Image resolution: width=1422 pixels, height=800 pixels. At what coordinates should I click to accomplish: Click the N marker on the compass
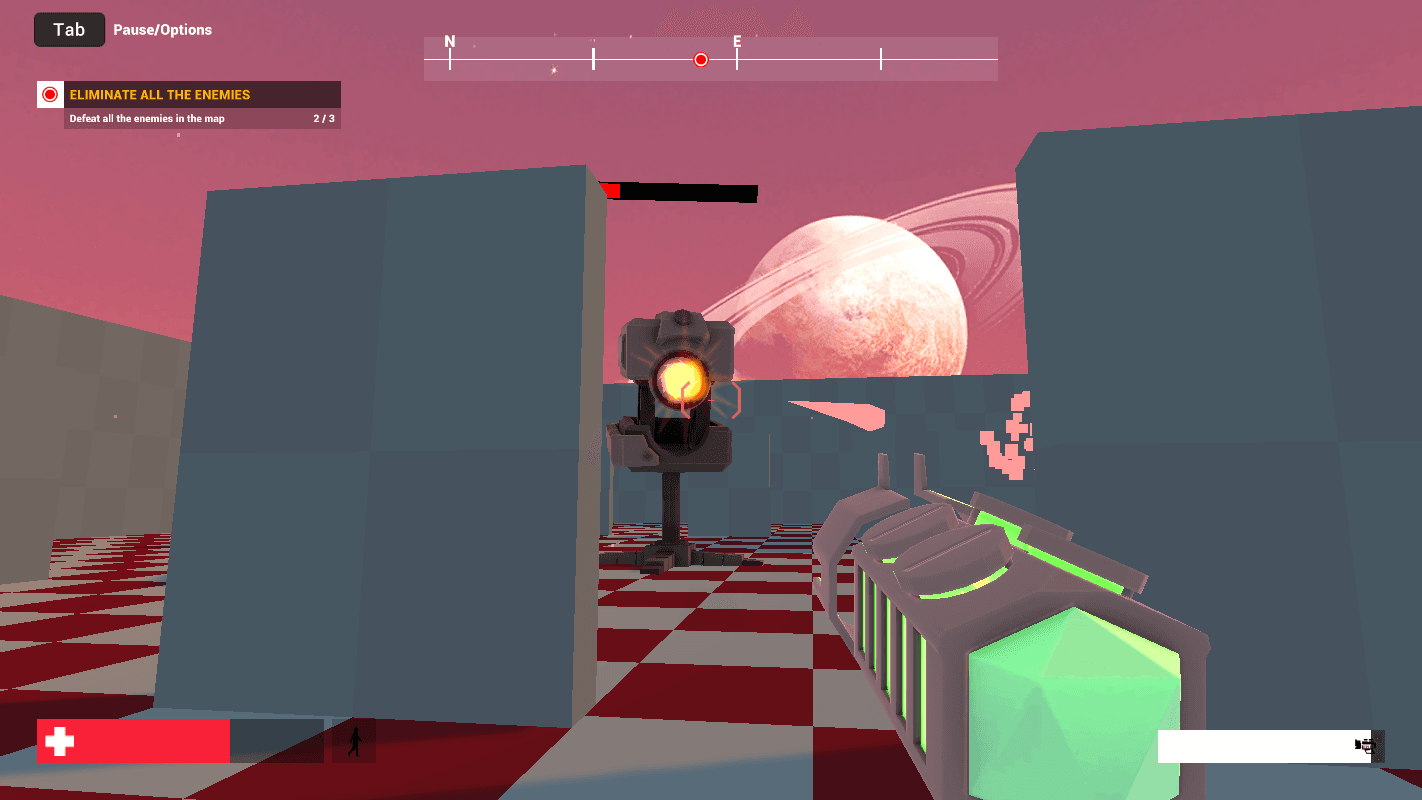point(449,42)
